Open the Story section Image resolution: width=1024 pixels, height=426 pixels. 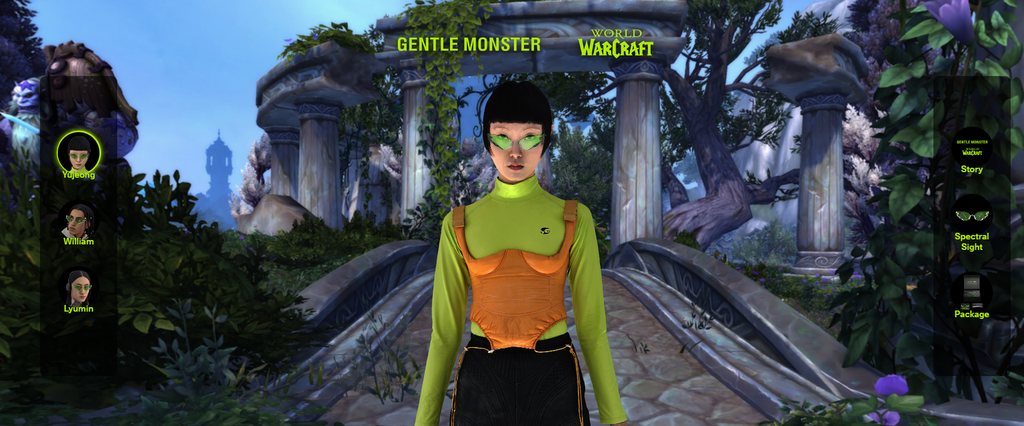[x=971, y=147]
